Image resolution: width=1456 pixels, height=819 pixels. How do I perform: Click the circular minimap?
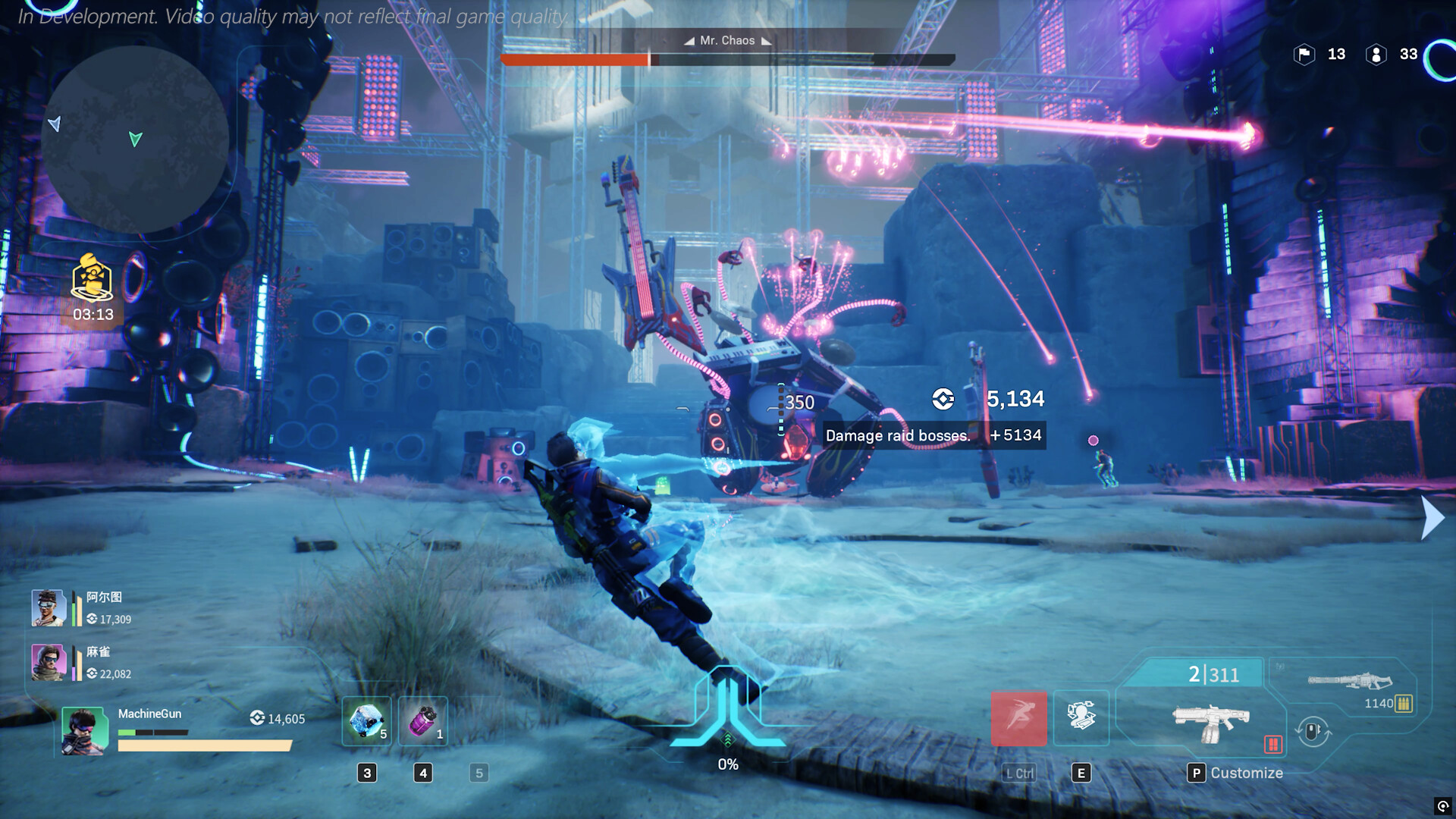pyautogui.click(x=135, y=140)
